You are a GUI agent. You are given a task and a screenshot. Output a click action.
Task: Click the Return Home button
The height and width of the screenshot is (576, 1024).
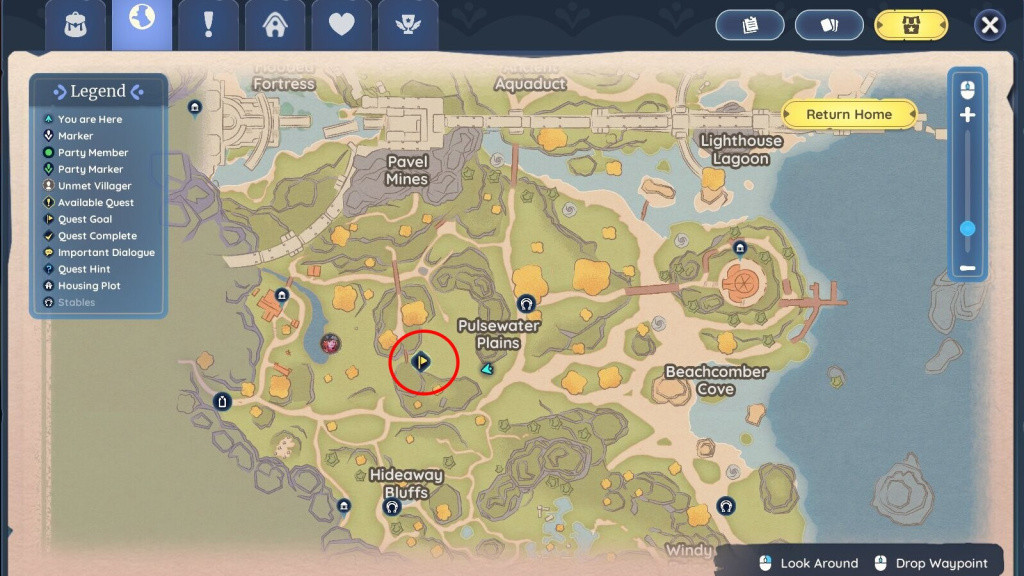(x=849, y=114)
